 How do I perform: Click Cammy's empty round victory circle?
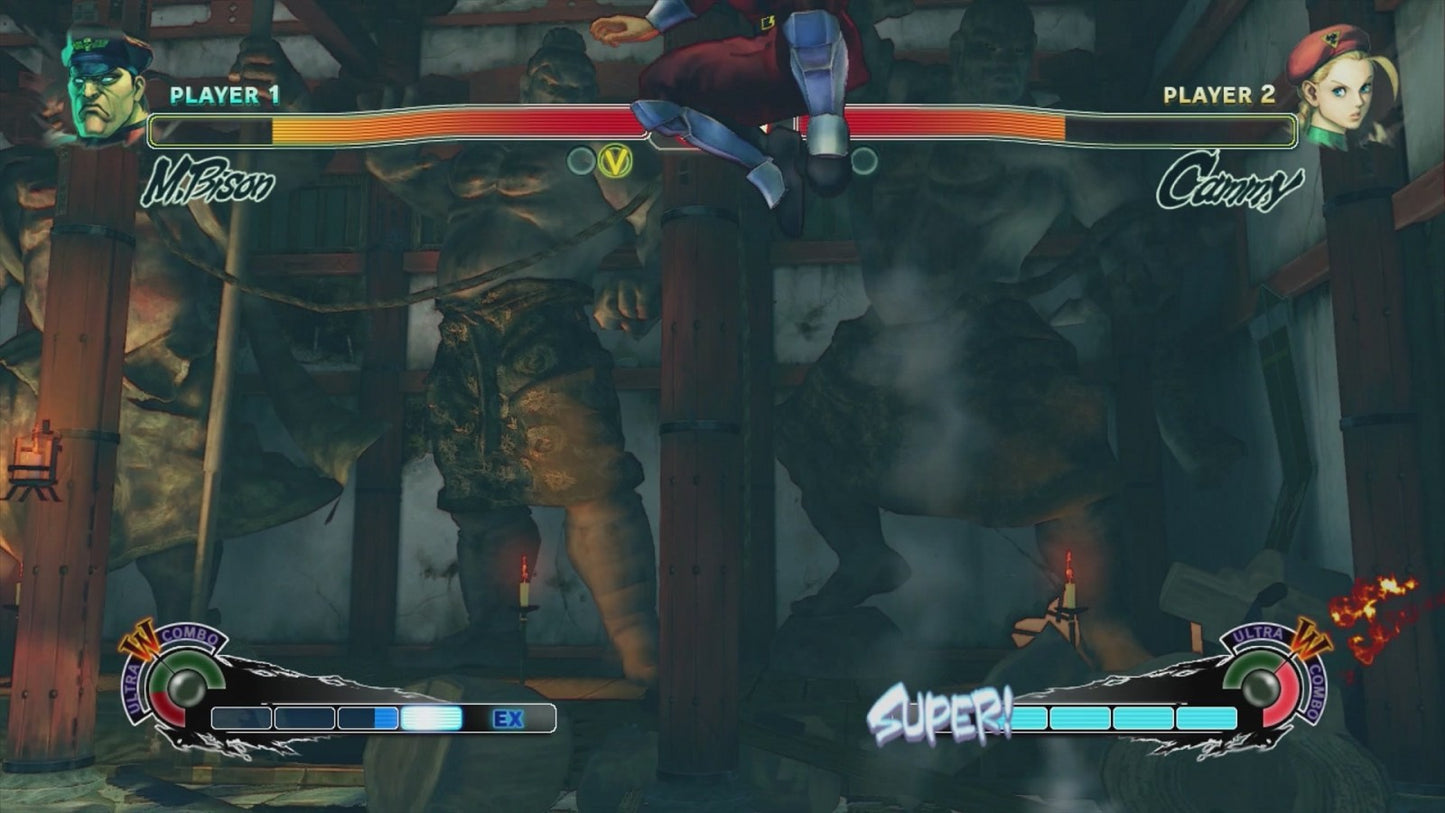[862, 159]
